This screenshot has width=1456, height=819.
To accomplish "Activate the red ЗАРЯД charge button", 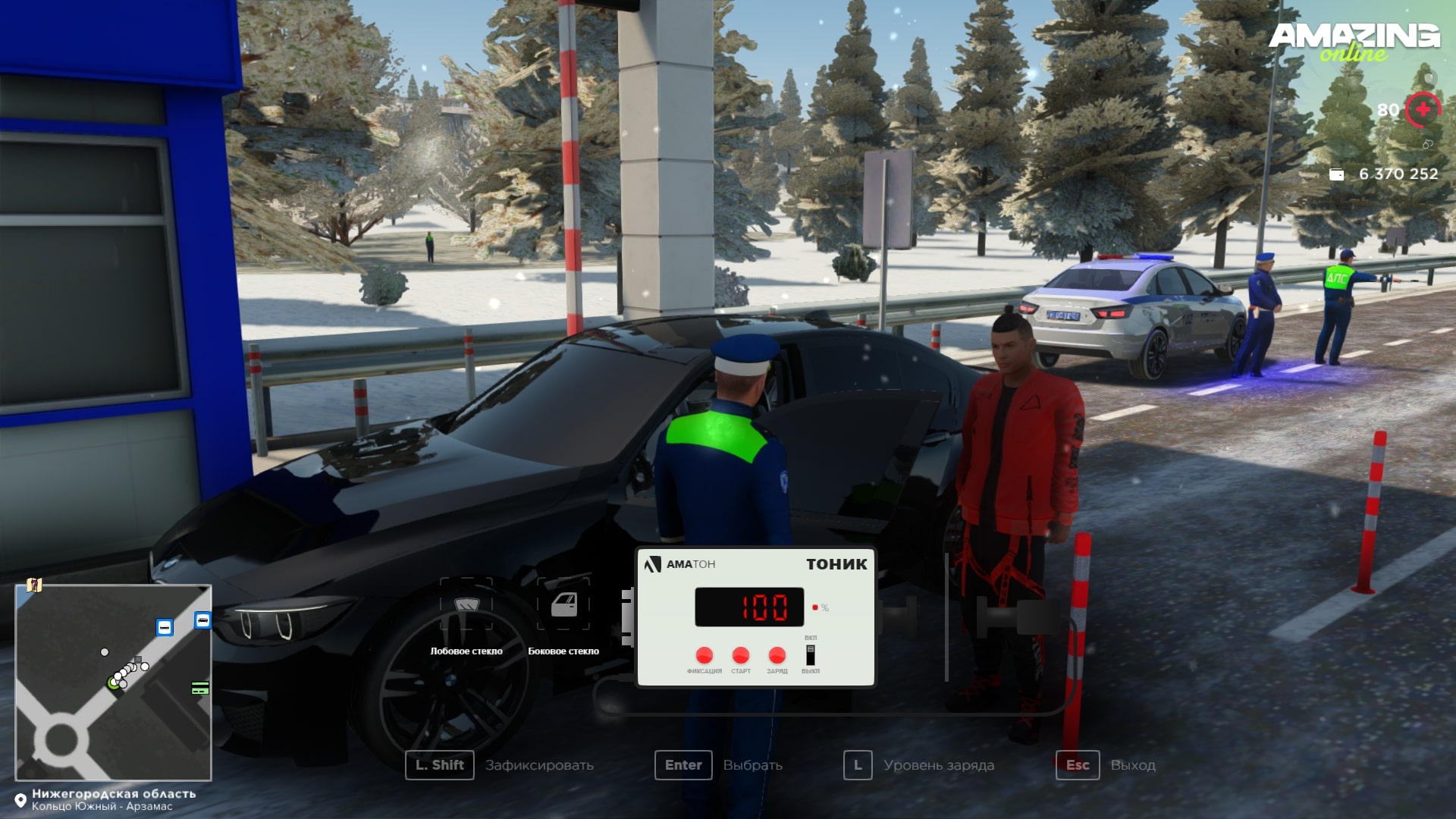I will click(x=777, y=655).
